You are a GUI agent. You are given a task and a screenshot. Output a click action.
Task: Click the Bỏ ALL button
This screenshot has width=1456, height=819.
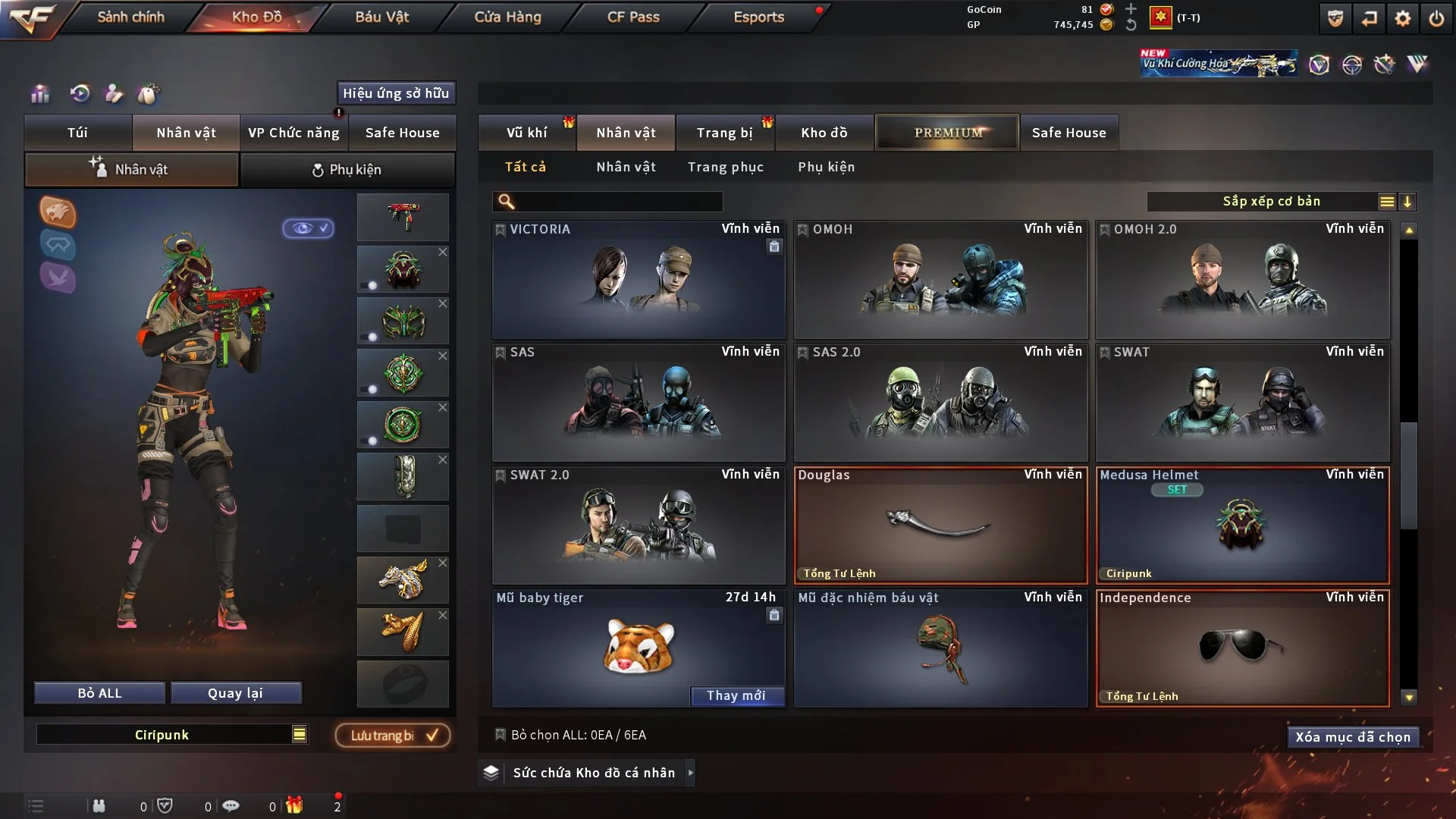point(99,693)
